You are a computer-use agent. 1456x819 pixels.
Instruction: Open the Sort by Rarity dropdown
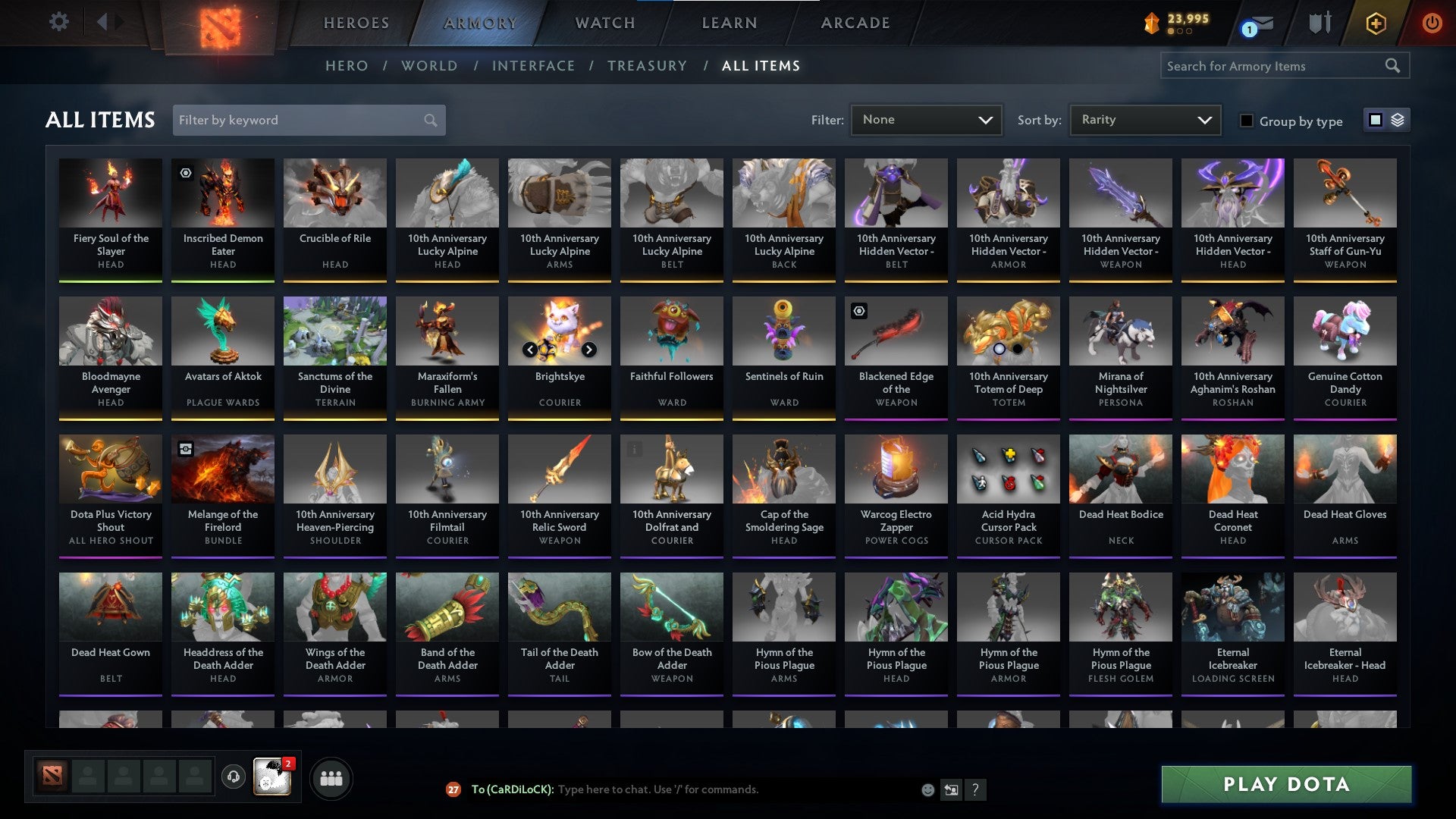[x=1144, y=119]
